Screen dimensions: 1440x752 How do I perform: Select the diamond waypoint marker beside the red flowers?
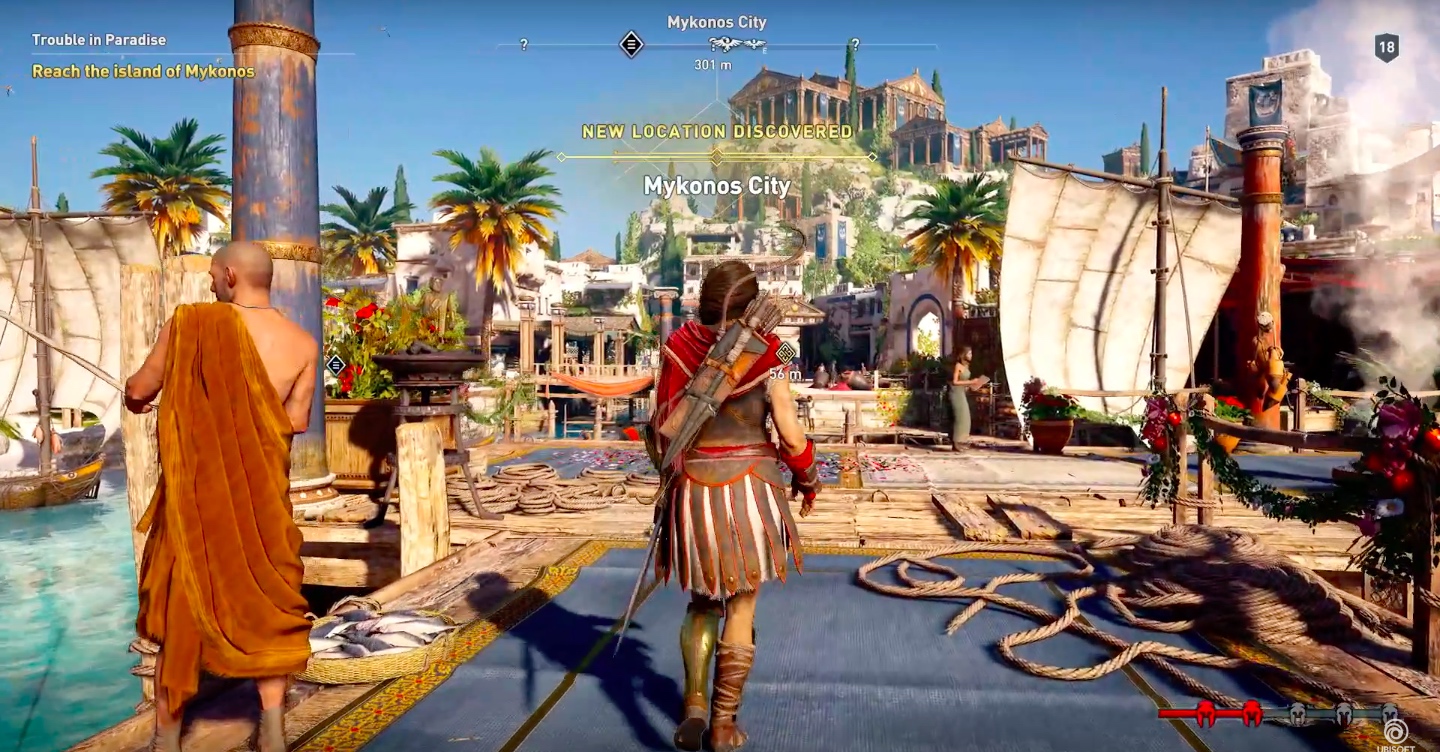pos(336,365)
